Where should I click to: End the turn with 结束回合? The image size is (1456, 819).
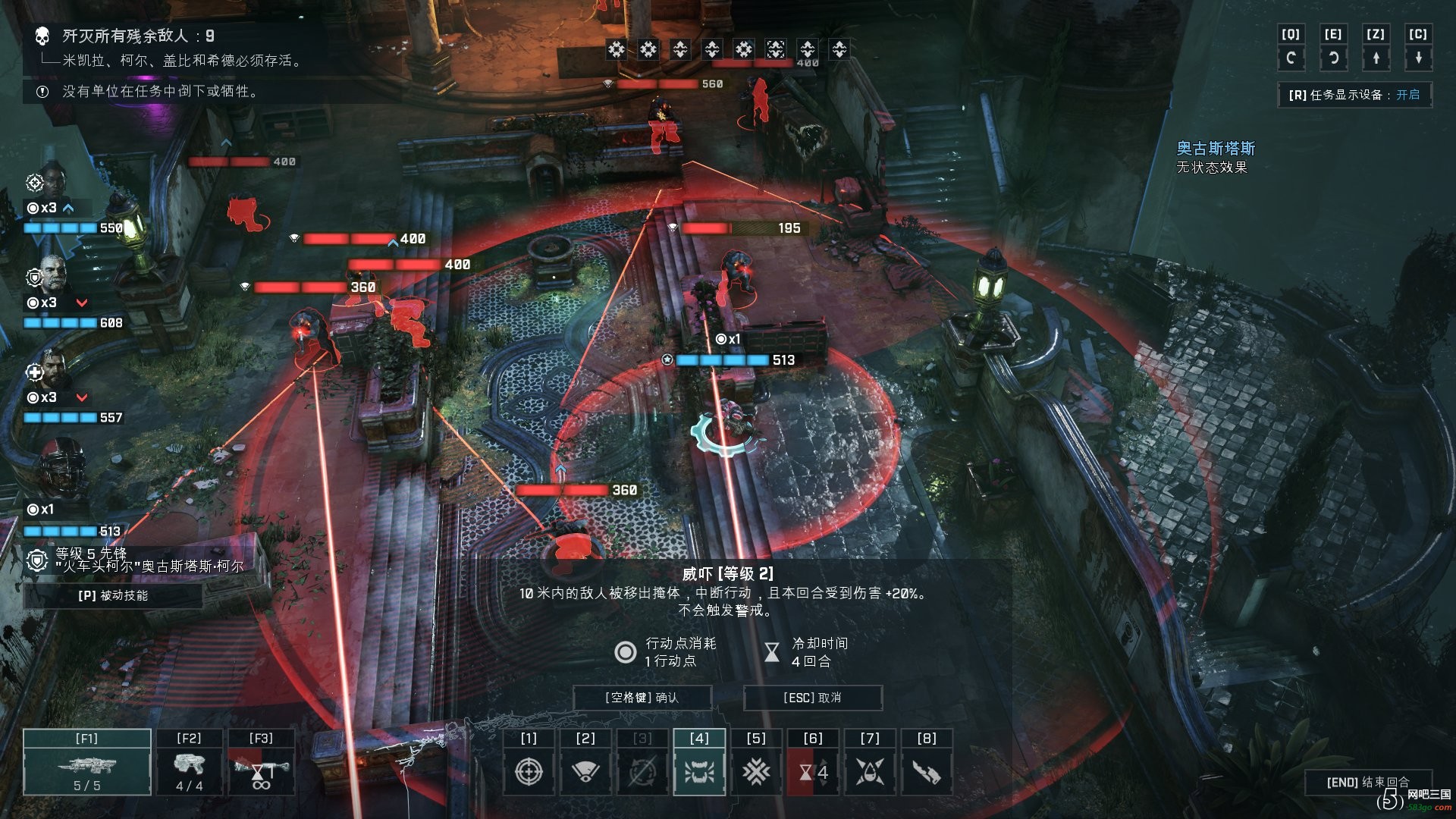pyautogui.click(x=1367, y=782)
